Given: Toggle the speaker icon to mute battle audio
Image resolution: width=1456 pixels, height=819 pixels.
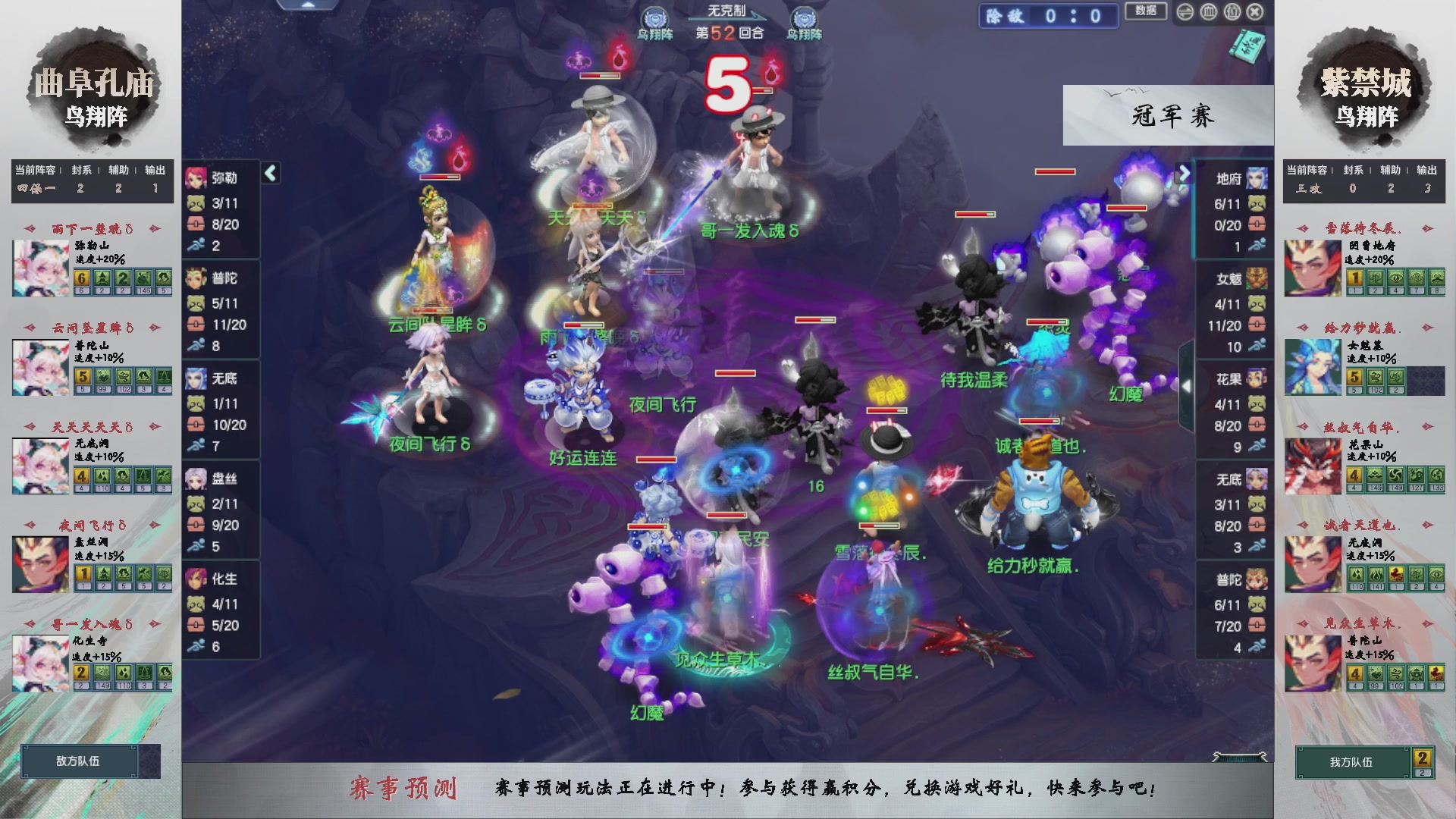Looking at the screenshot, I should tap(1185, 13).
